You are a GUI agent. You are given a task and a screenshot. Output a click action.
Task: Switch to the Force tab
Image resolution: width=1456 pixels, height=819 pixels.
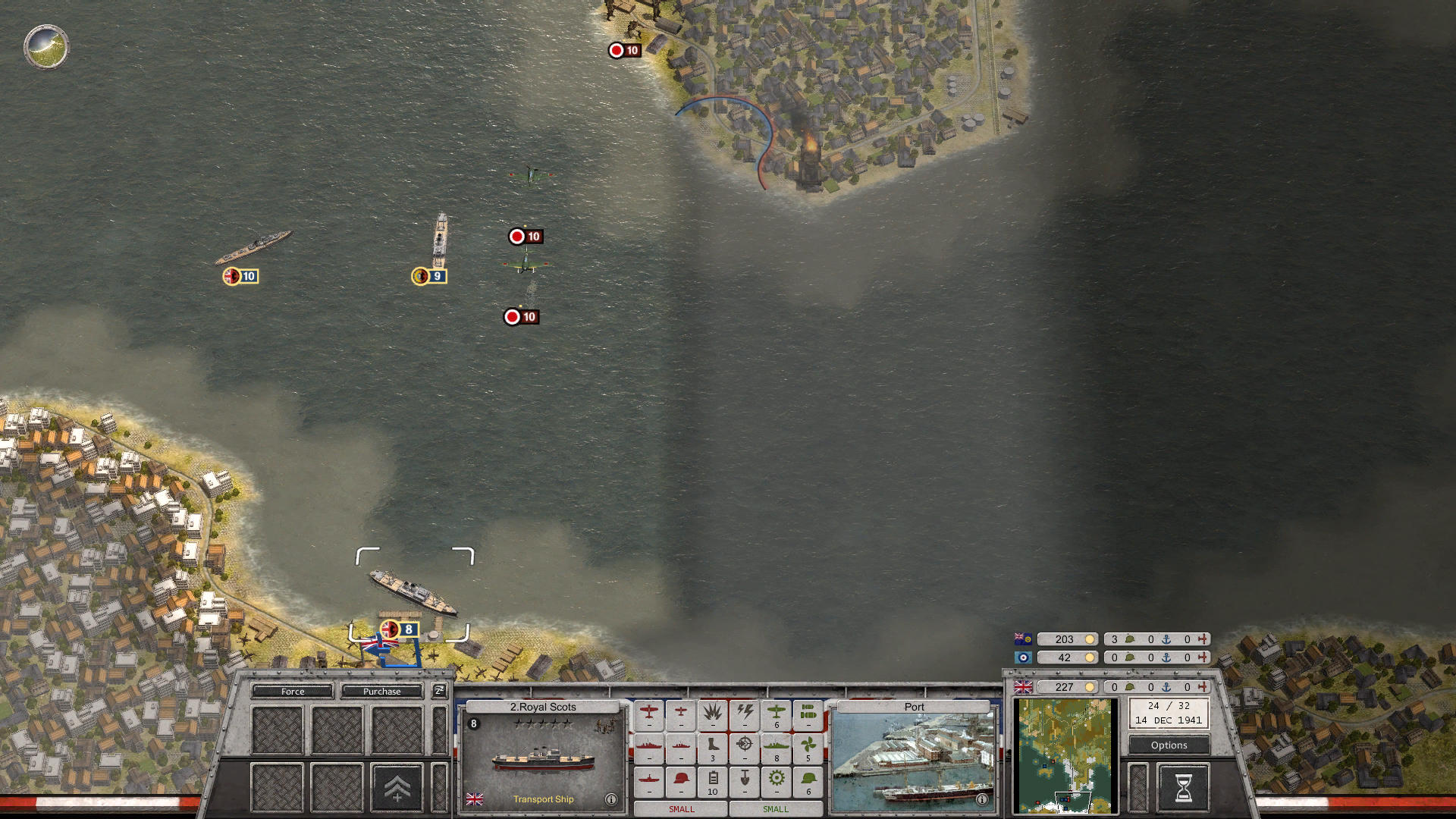coord(292,692)
